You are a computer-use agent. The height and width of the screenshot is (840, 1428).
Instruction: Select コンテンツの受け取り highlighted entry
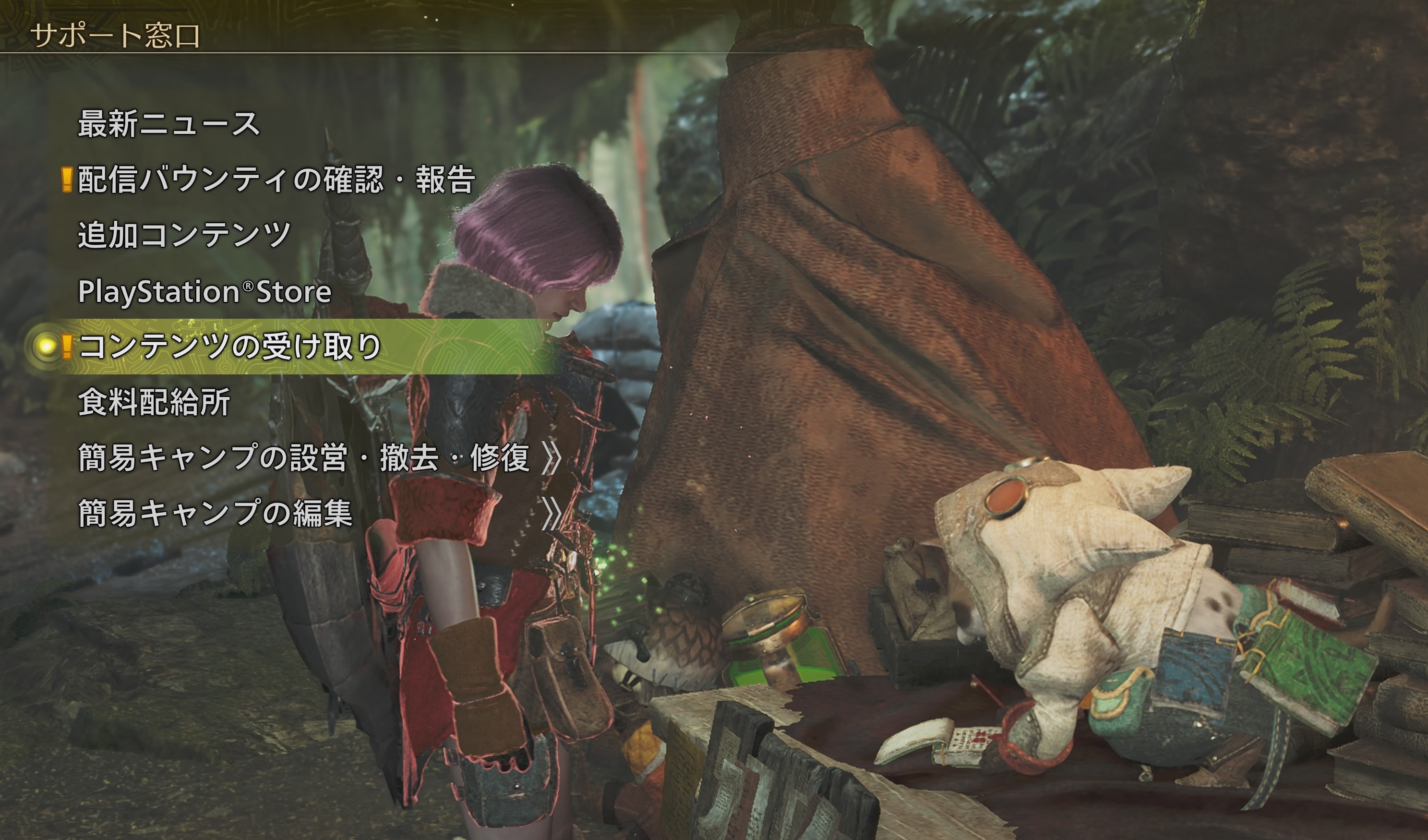[229, 346]
